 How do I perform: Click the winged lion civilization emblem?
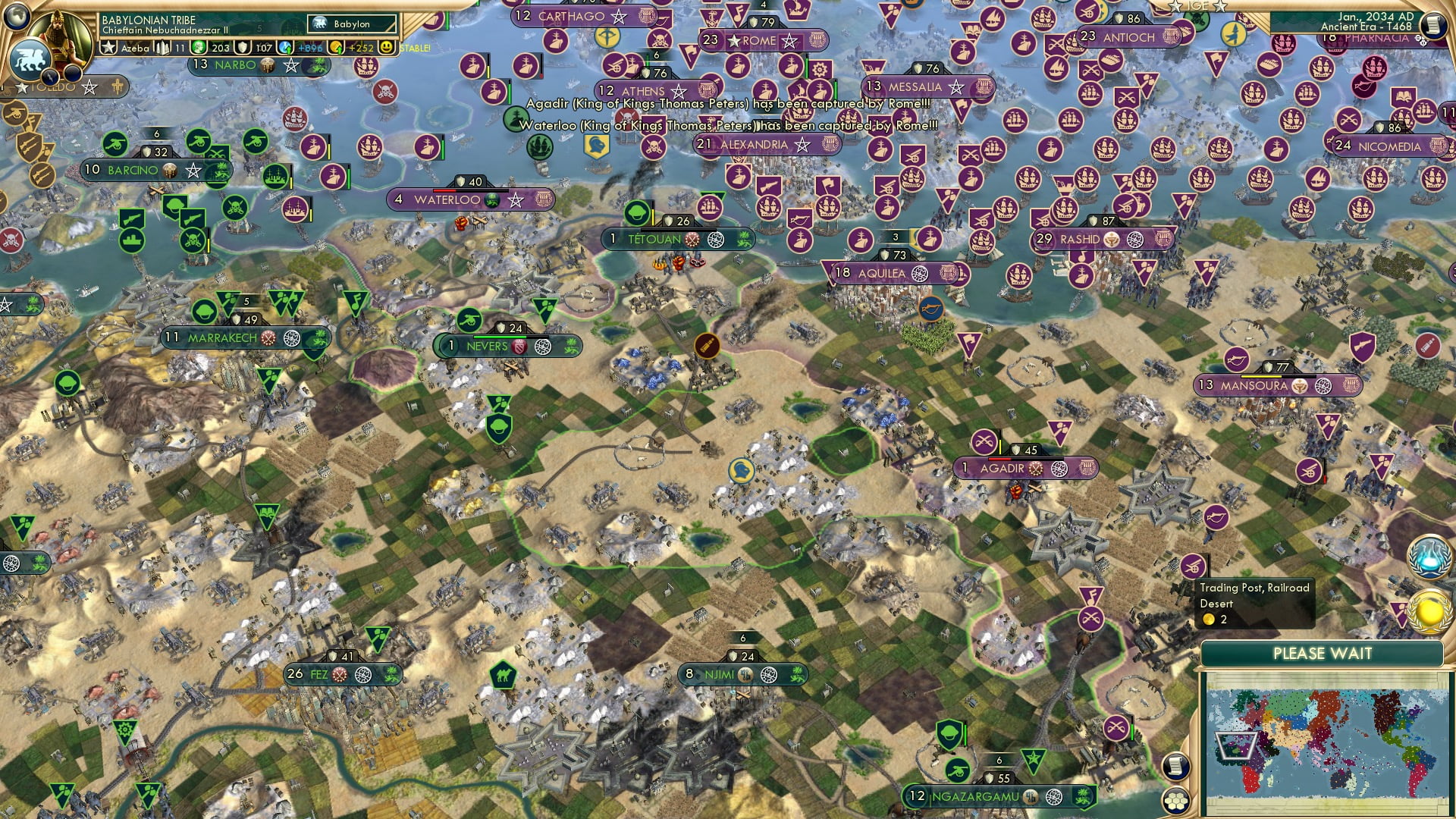30,59
